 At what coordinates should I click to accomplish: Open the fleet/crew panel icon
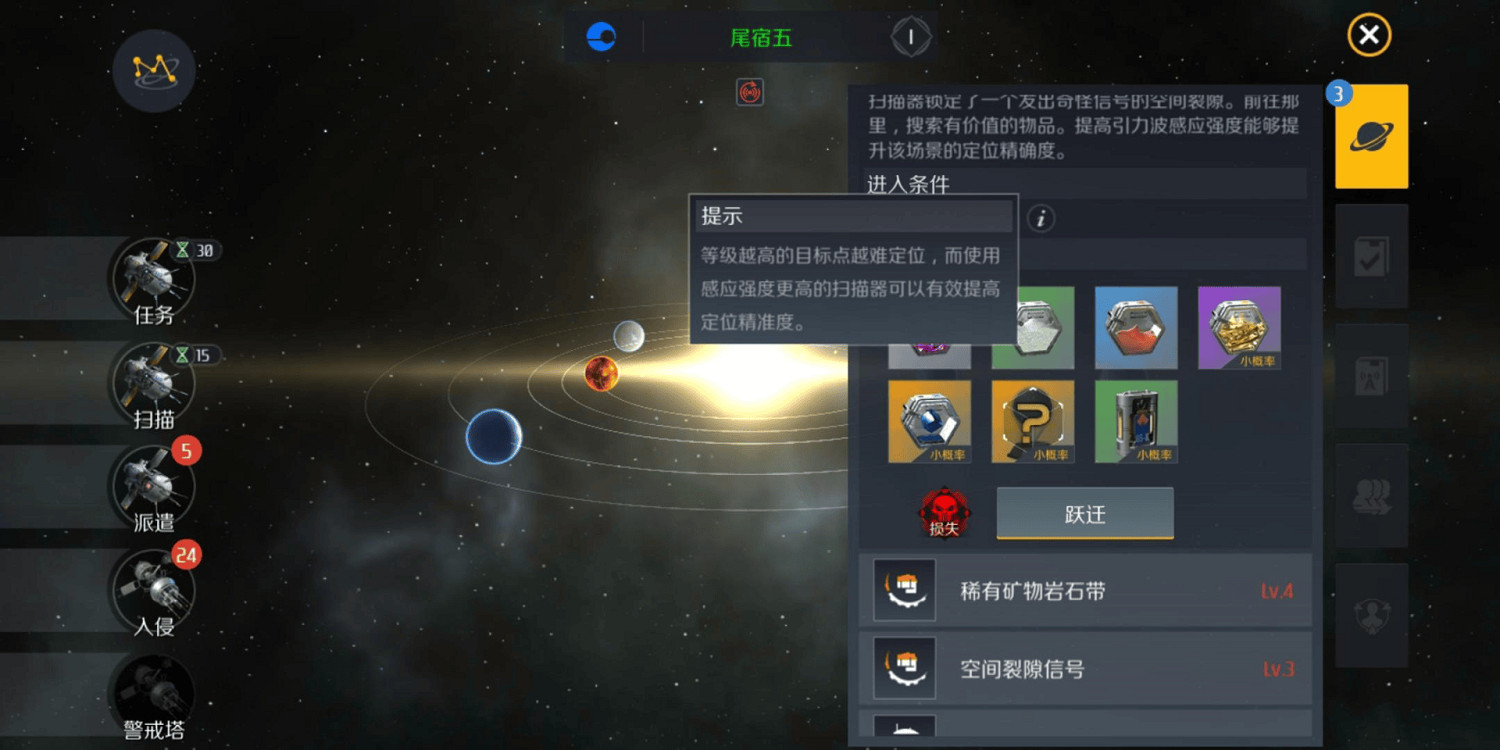[x=1371, y=493]
